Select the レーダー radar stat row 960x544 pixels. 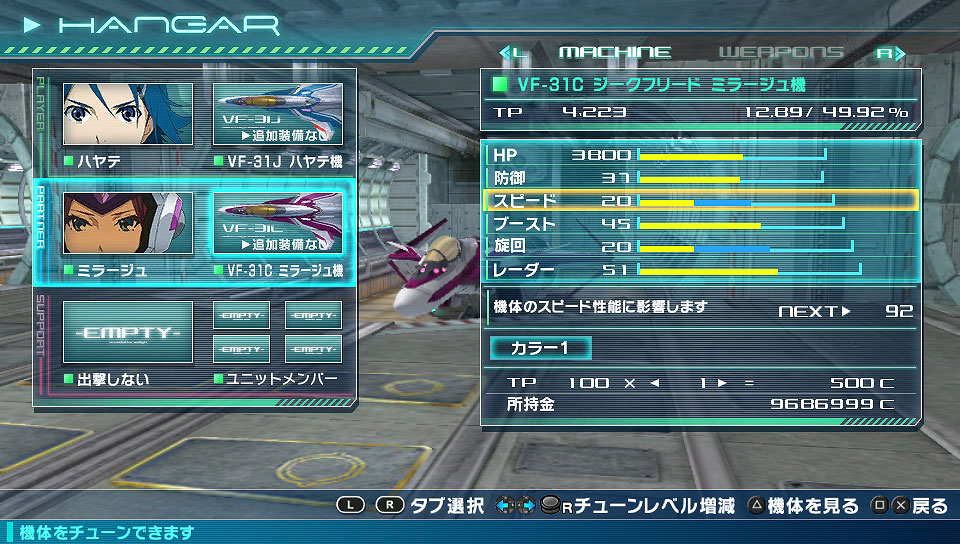(700, 270)
